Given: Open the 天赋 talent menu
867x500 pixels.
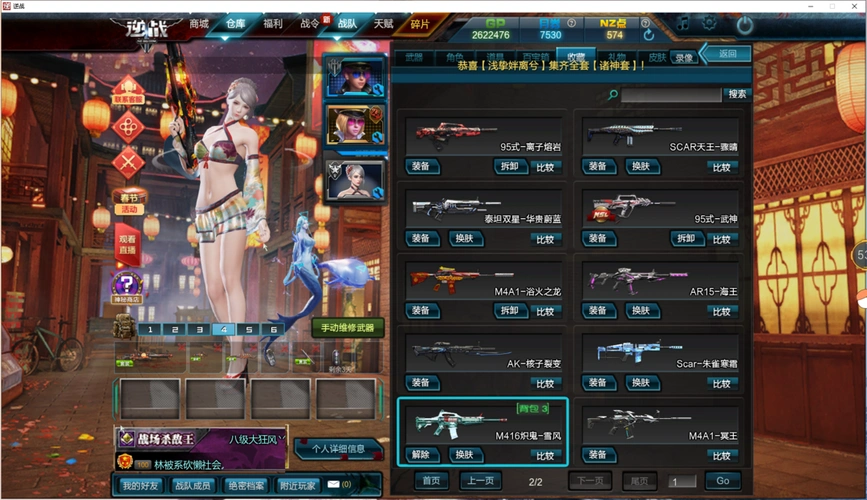Looking at the screenshot, I should point(383,24).
